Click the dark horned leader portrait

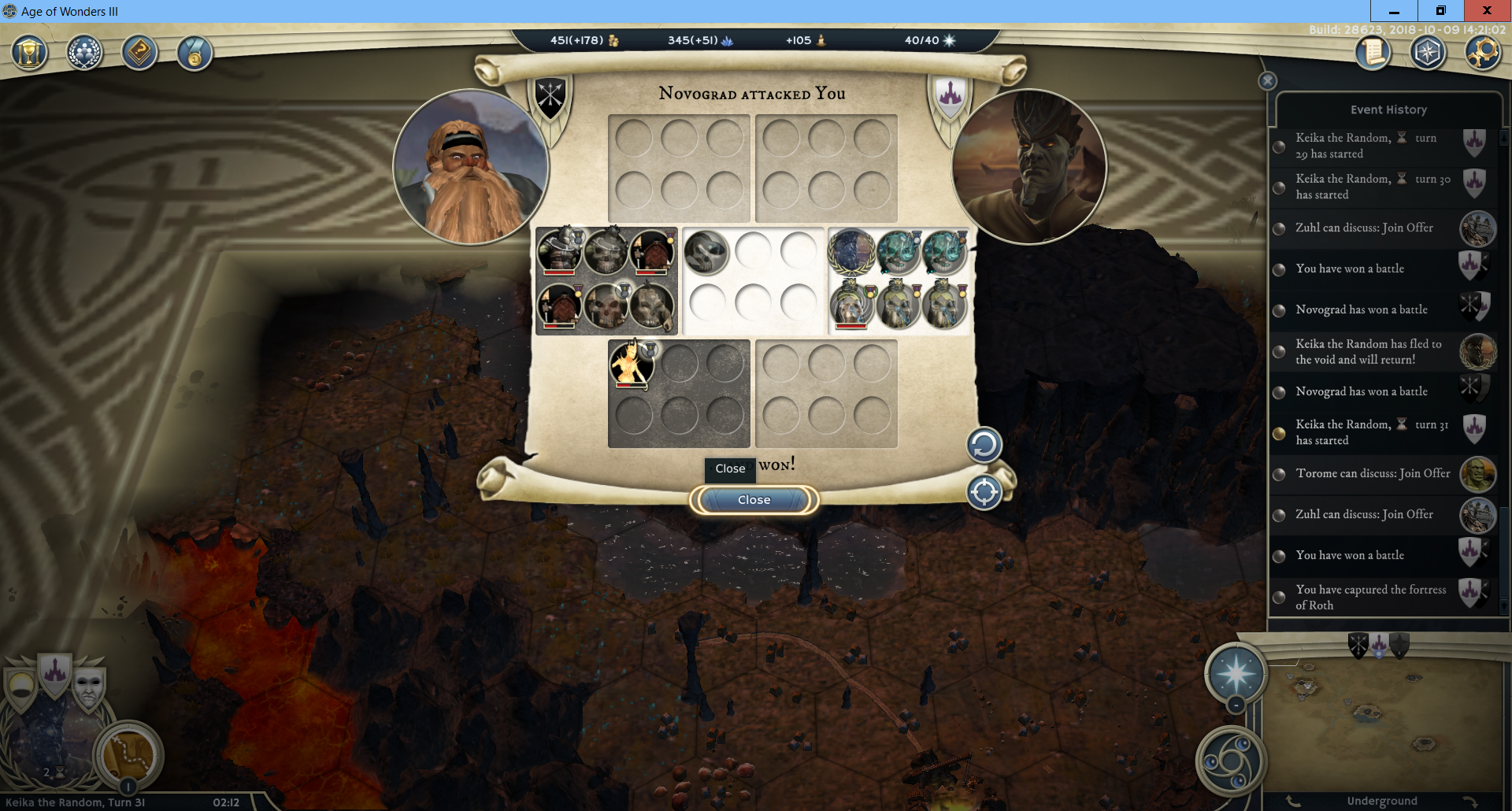coord(1028,167)
